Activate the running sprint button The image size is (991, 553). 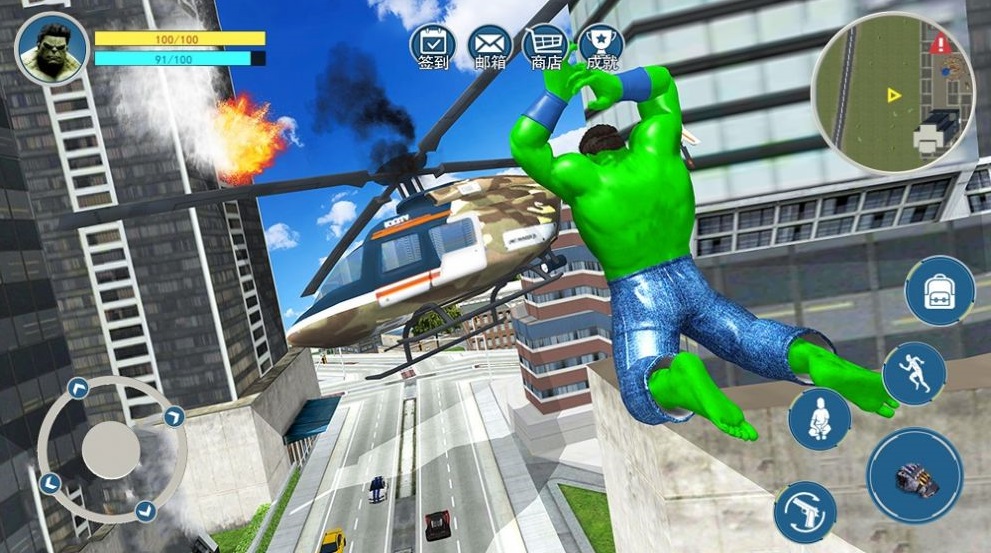[x=914, y=374]
